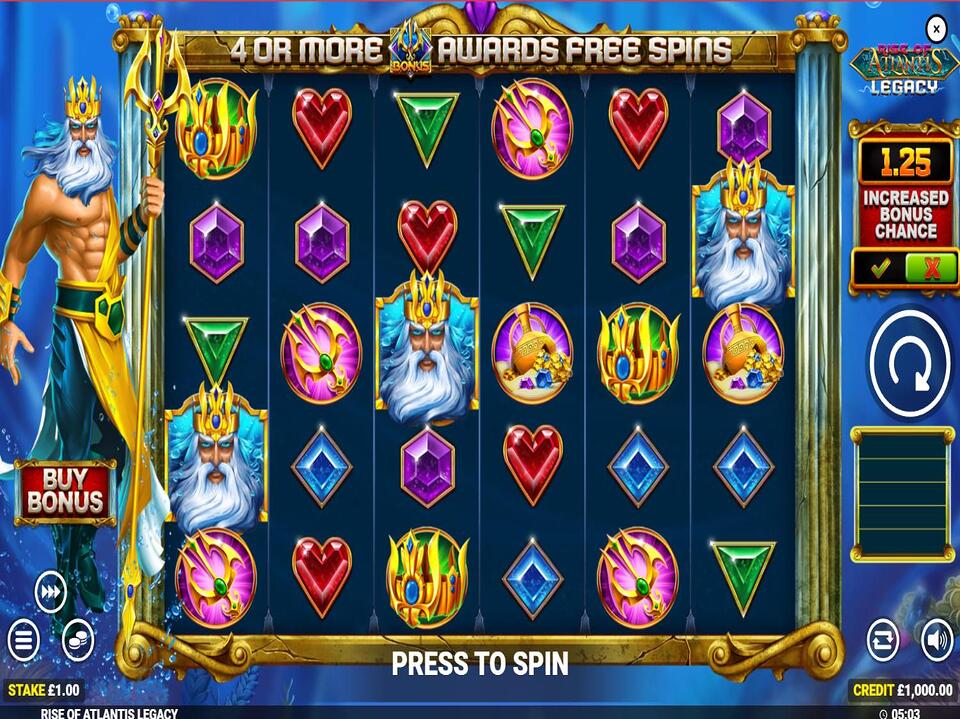The image size is (960, 719).
Task: Open the hamburger menu
Action: pos(24,639)
